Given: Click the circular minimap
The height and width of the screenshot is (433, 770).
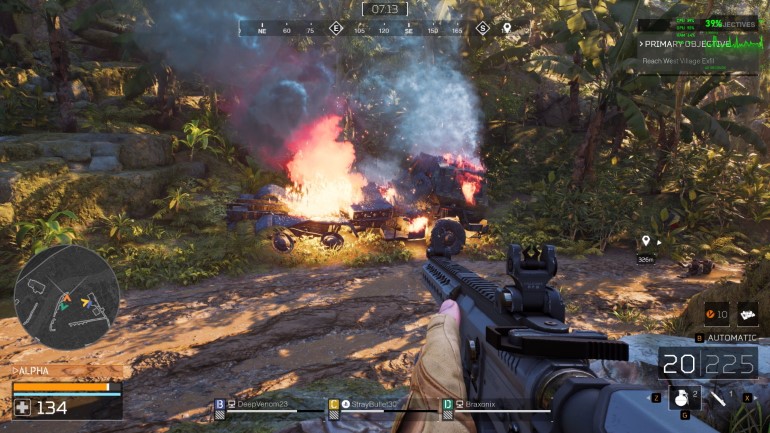Looking at the screenshot, I should click(67, 297).
